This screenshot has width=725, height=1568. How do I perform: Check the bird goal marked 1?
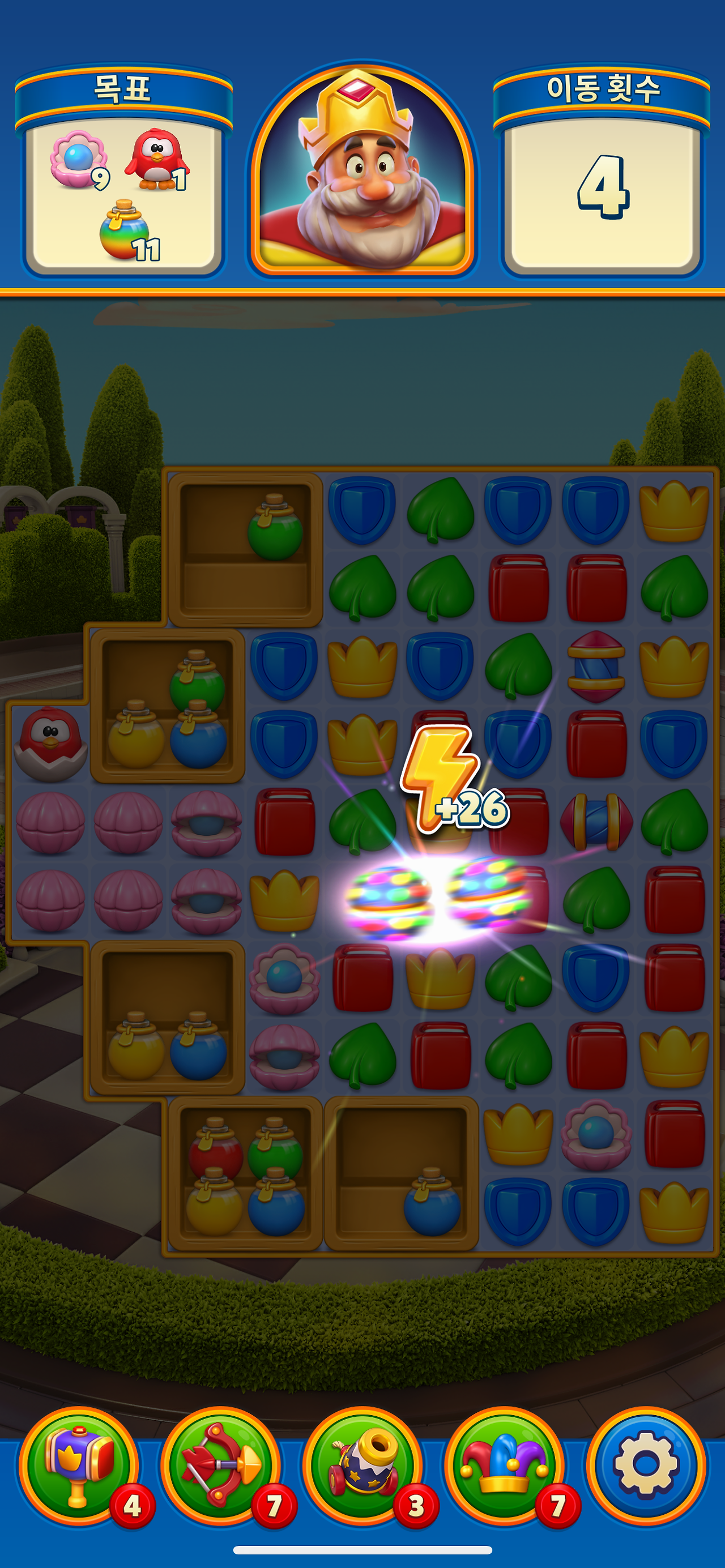[x=163, y=161]
